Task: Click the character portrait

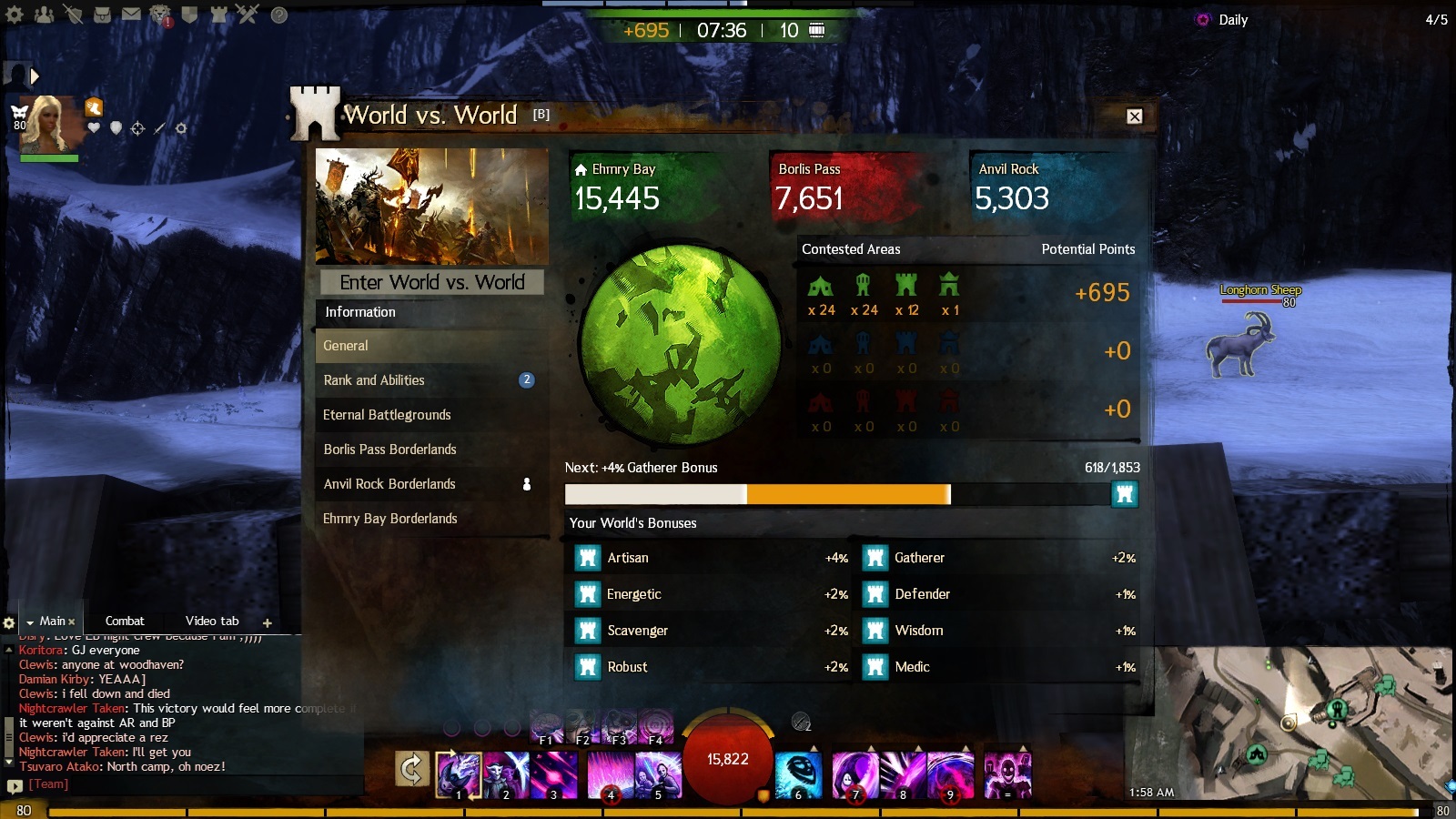Action: pos(47,126)
